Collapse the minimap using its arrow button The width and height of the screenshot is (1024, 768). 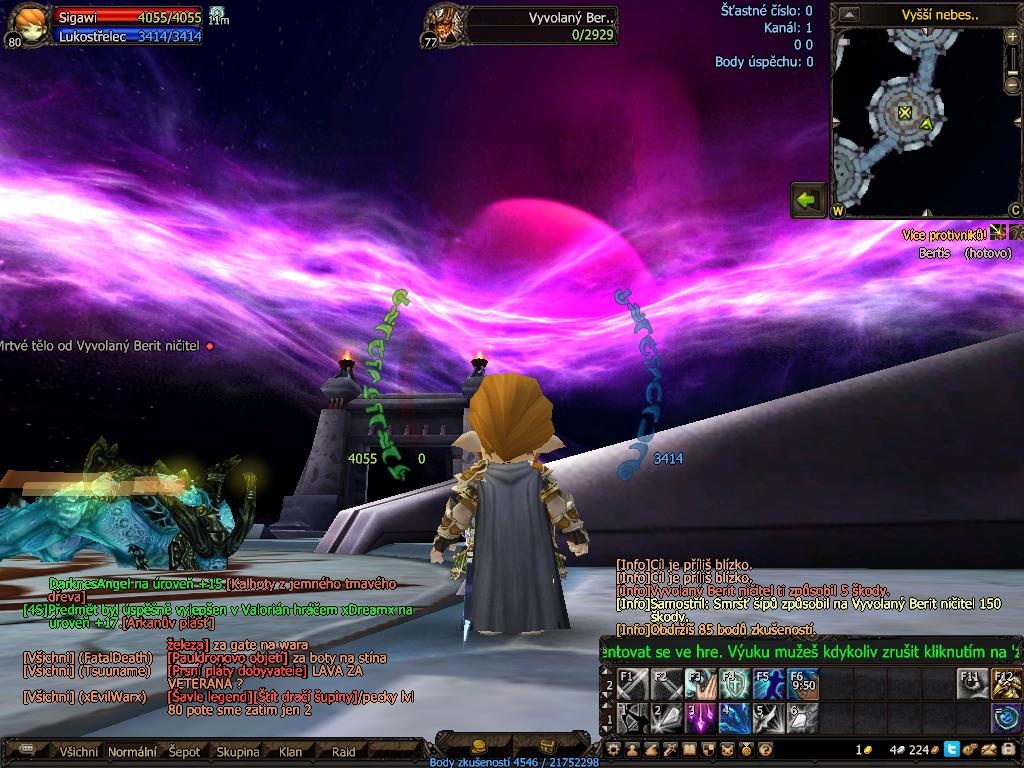coord(849,15)
